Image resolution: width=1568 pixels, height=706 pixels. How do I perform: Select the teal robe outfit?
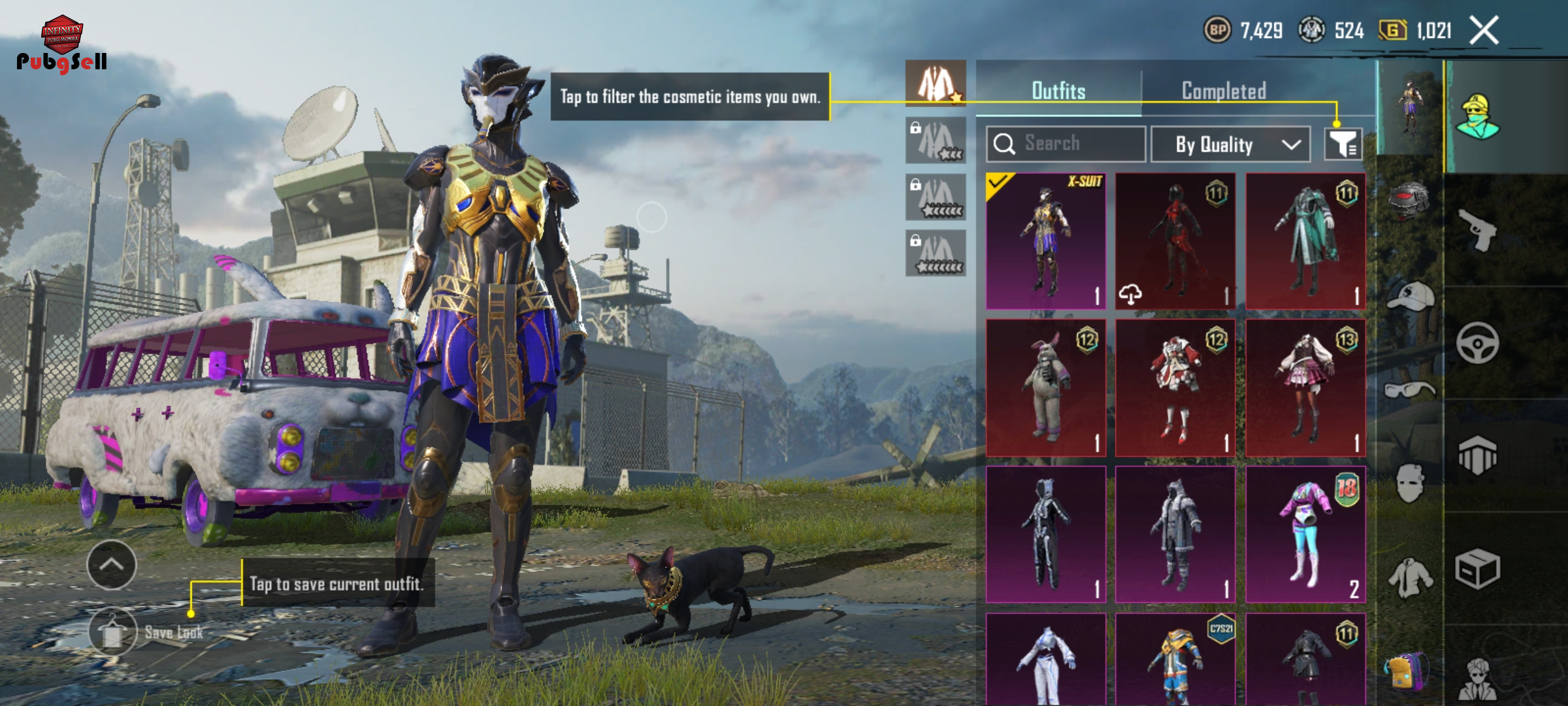tap(1305, 241)
